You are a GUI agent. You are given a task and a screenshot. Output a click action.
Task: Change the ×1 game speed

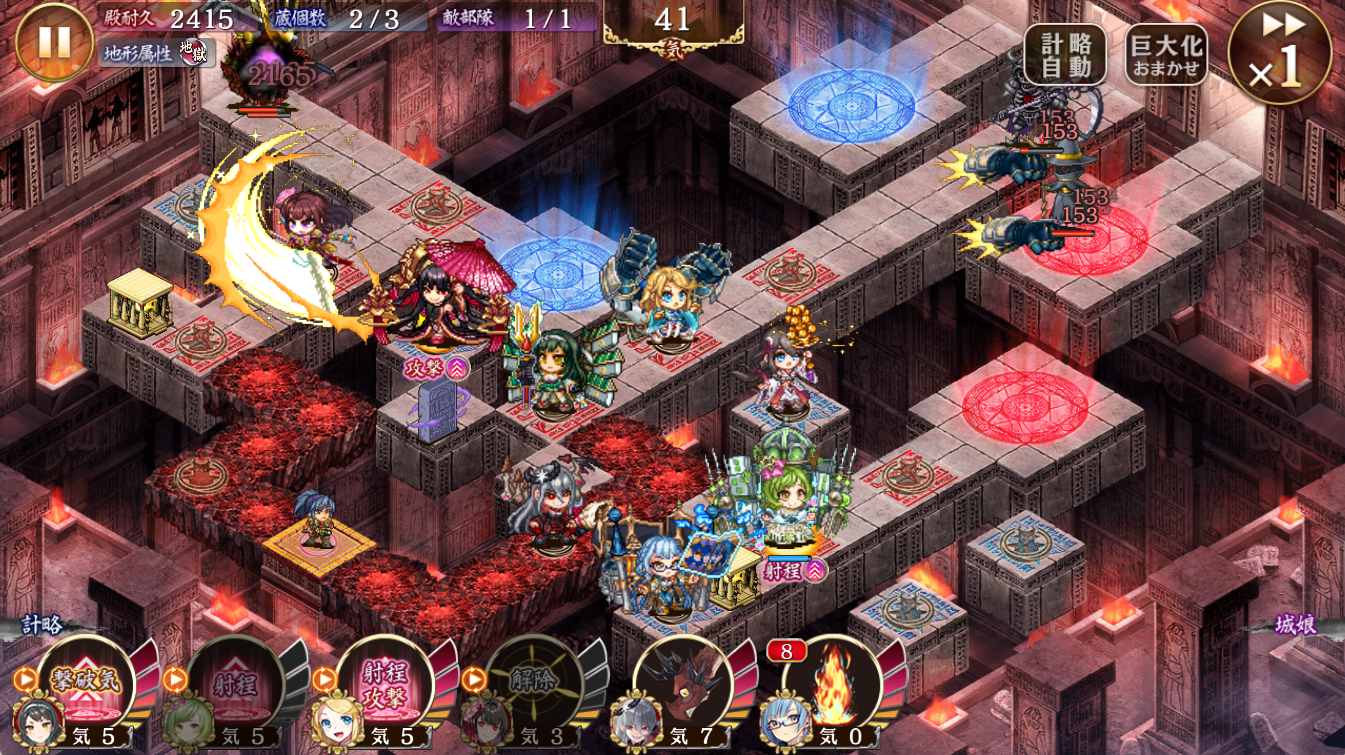click(x=1280, y=54)
